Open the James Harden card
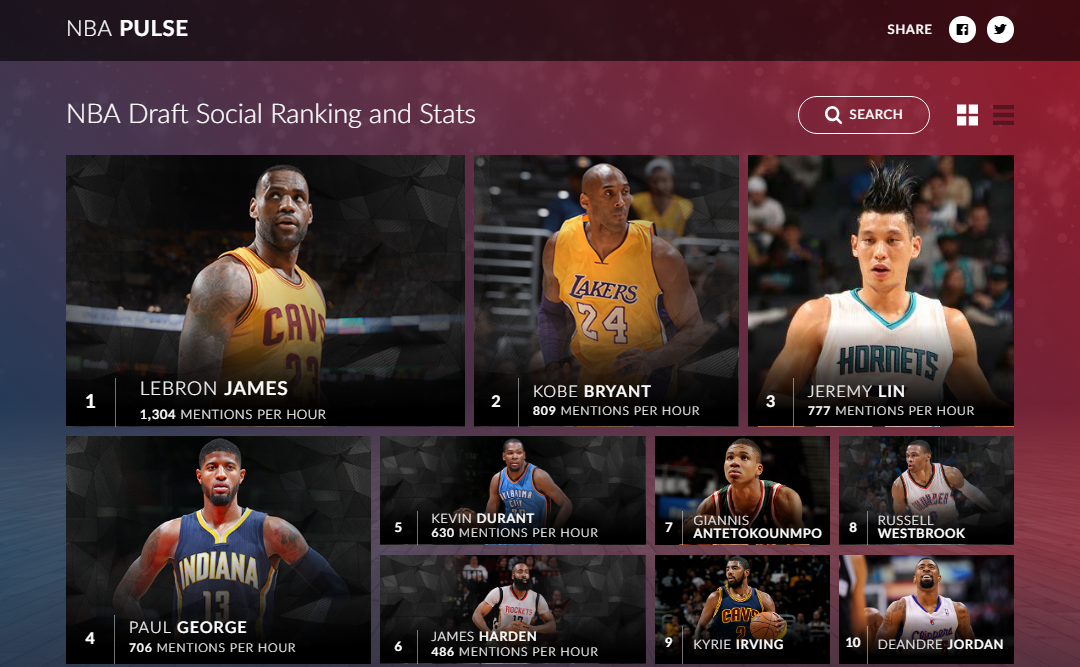Image resolution: width=1080 pixels, height=667 pixels. pos(512,609)
